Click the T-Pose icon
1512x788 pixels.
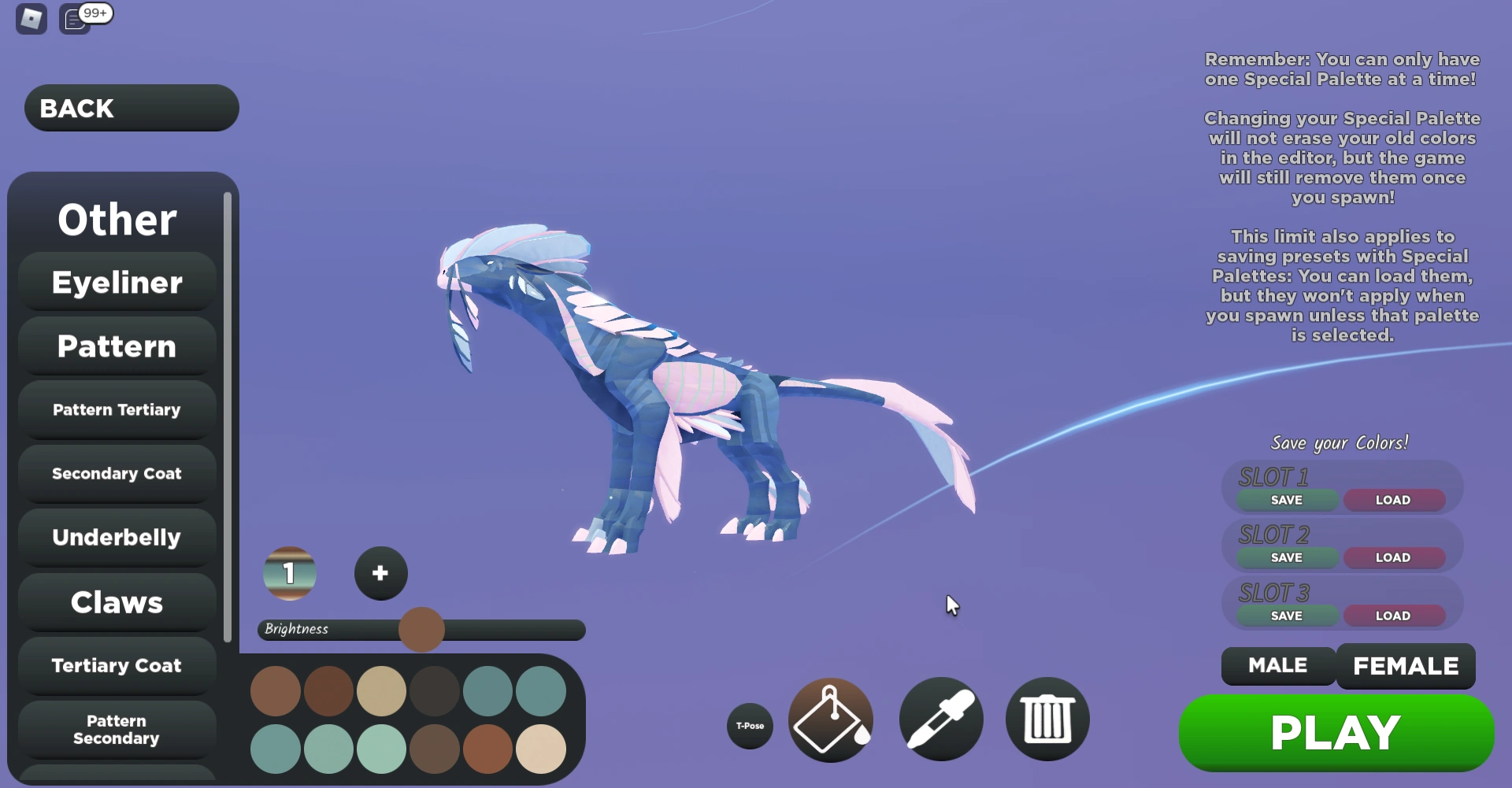coord(749,727)
